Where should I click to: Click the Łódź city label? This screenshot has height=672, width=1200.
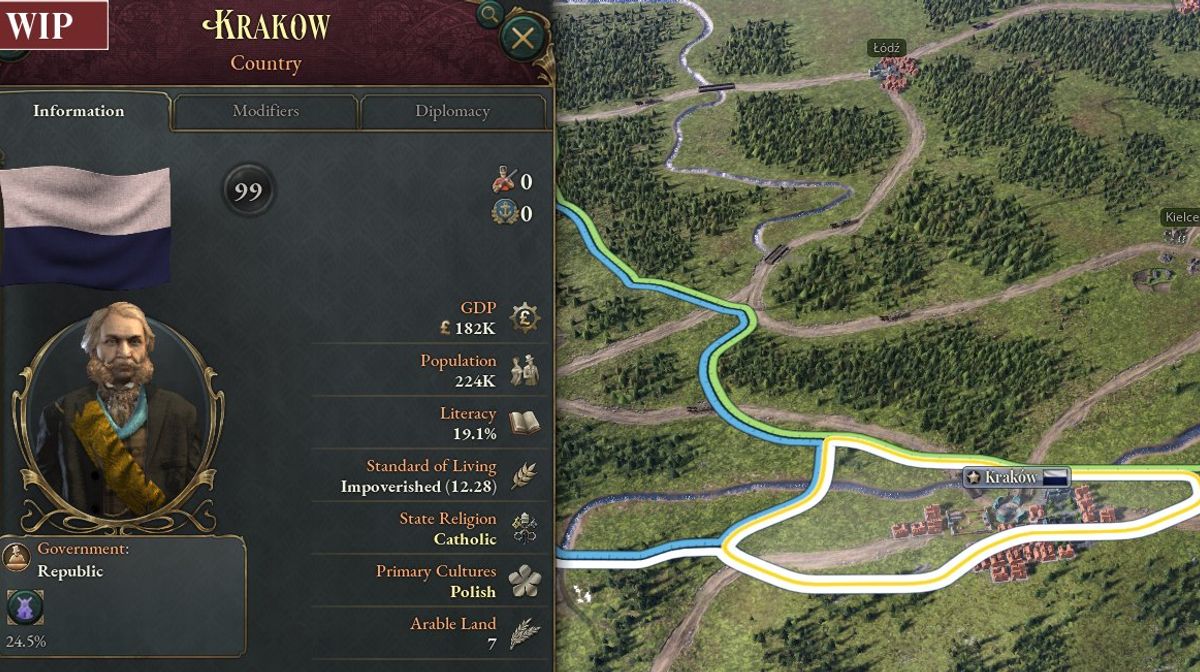(x=886, y=48)
